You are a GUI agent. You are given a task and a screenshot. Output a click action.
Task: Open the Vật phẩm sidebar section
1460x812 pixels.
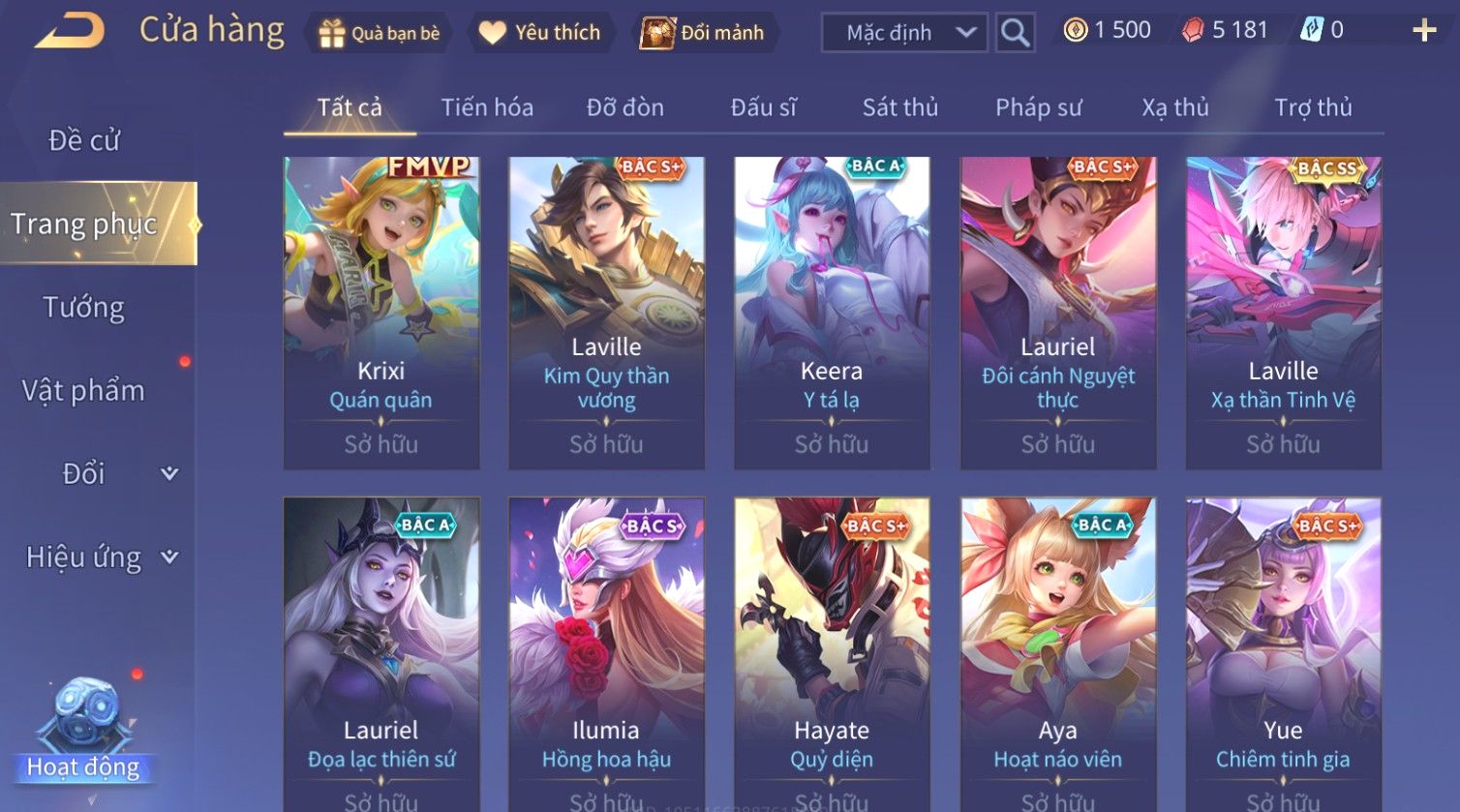click(84, 391)
